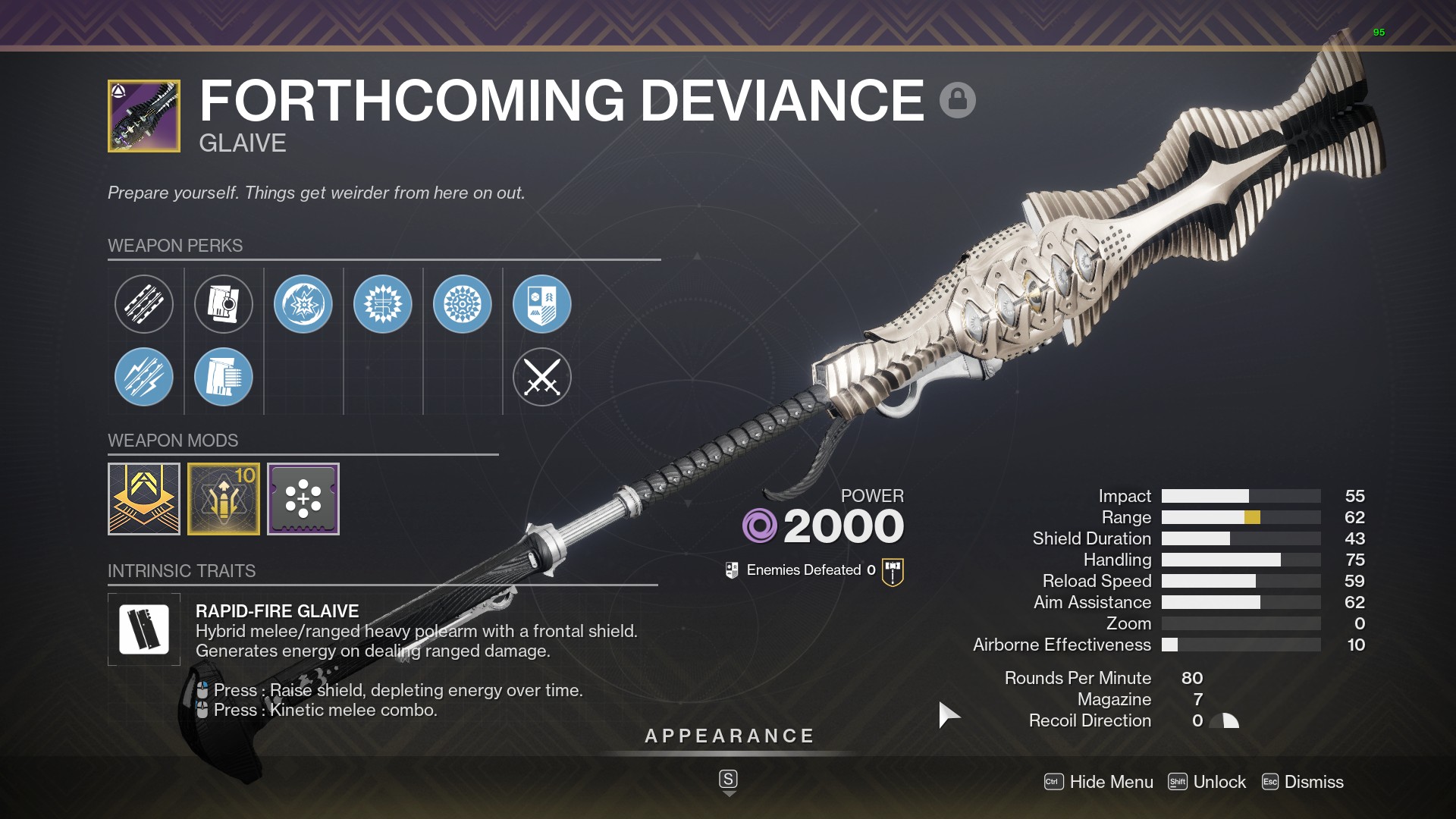Choose the crossed swords tracker icon
The image size is (1456, 819).
[542, 377]
